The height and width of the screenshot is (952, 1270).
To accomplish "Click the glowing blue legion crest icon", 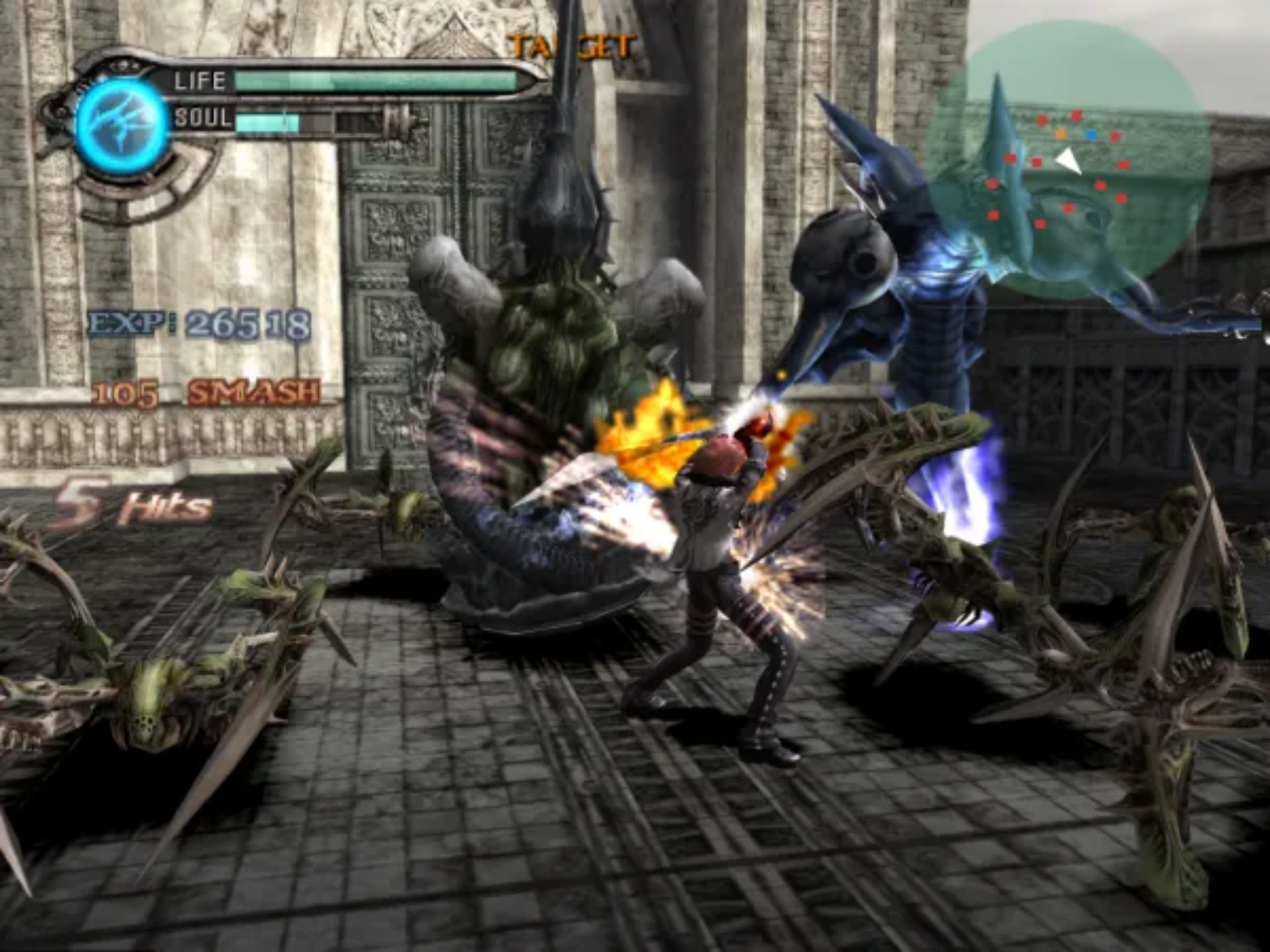I will 122,126.
